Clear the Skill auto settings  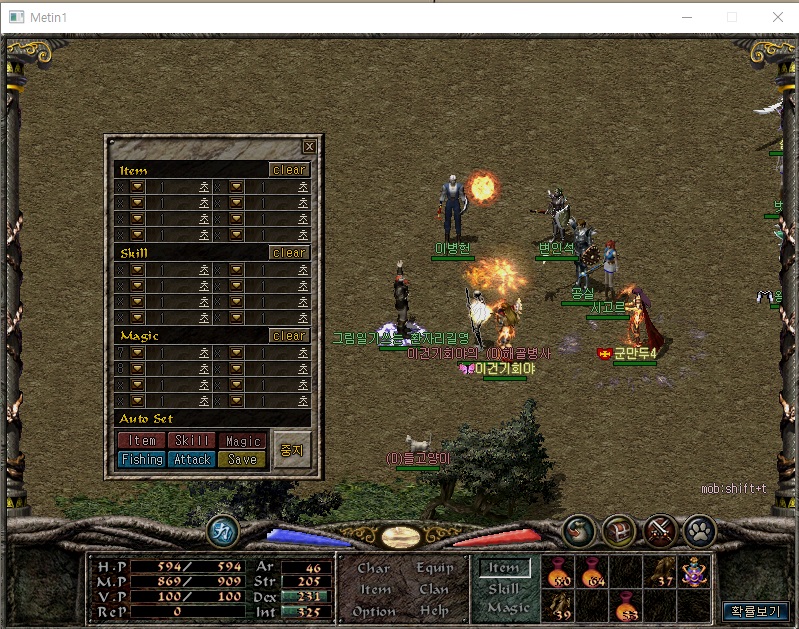click(289, 253)
